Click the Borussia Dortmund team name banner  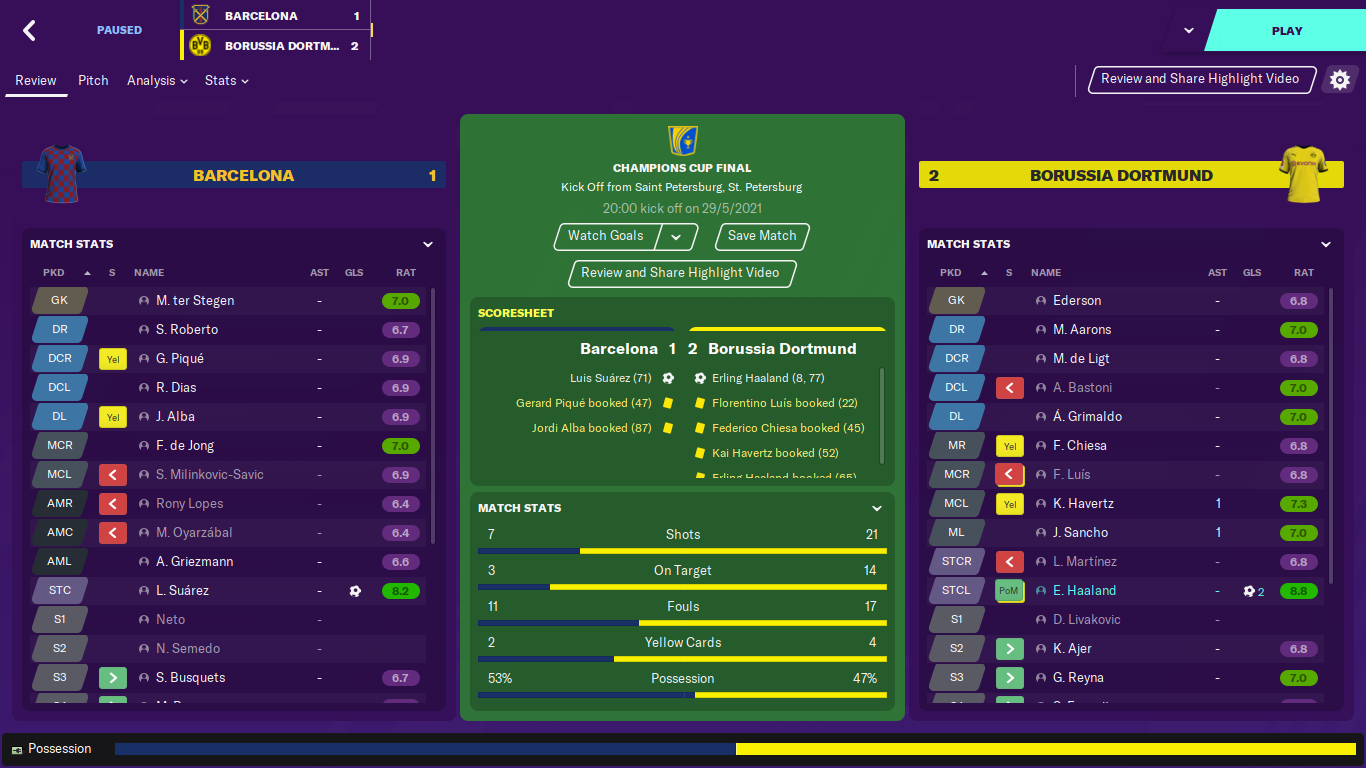[1120, 176]
